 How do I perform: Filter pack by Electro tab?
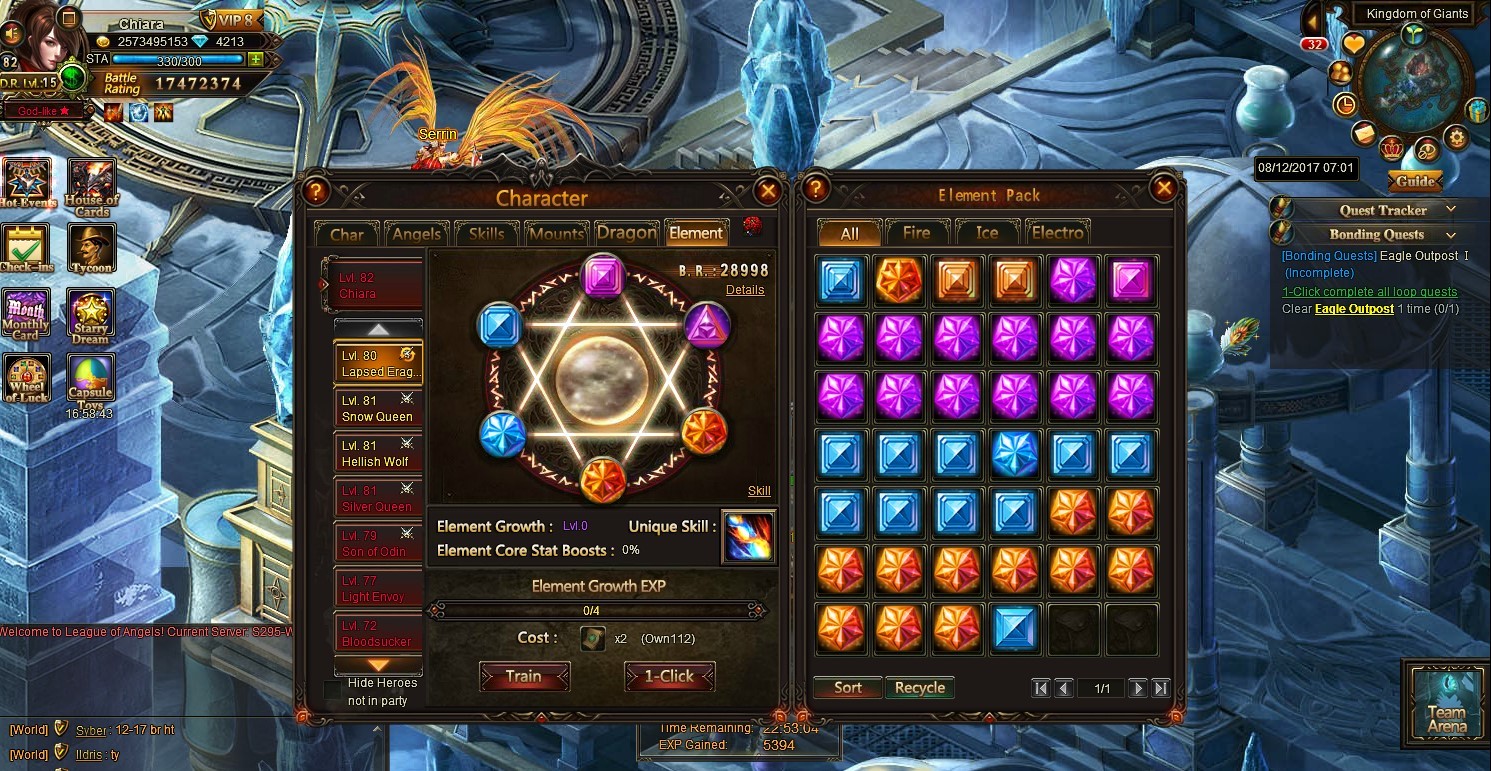pyautogui.click(x=1058, y=233)
